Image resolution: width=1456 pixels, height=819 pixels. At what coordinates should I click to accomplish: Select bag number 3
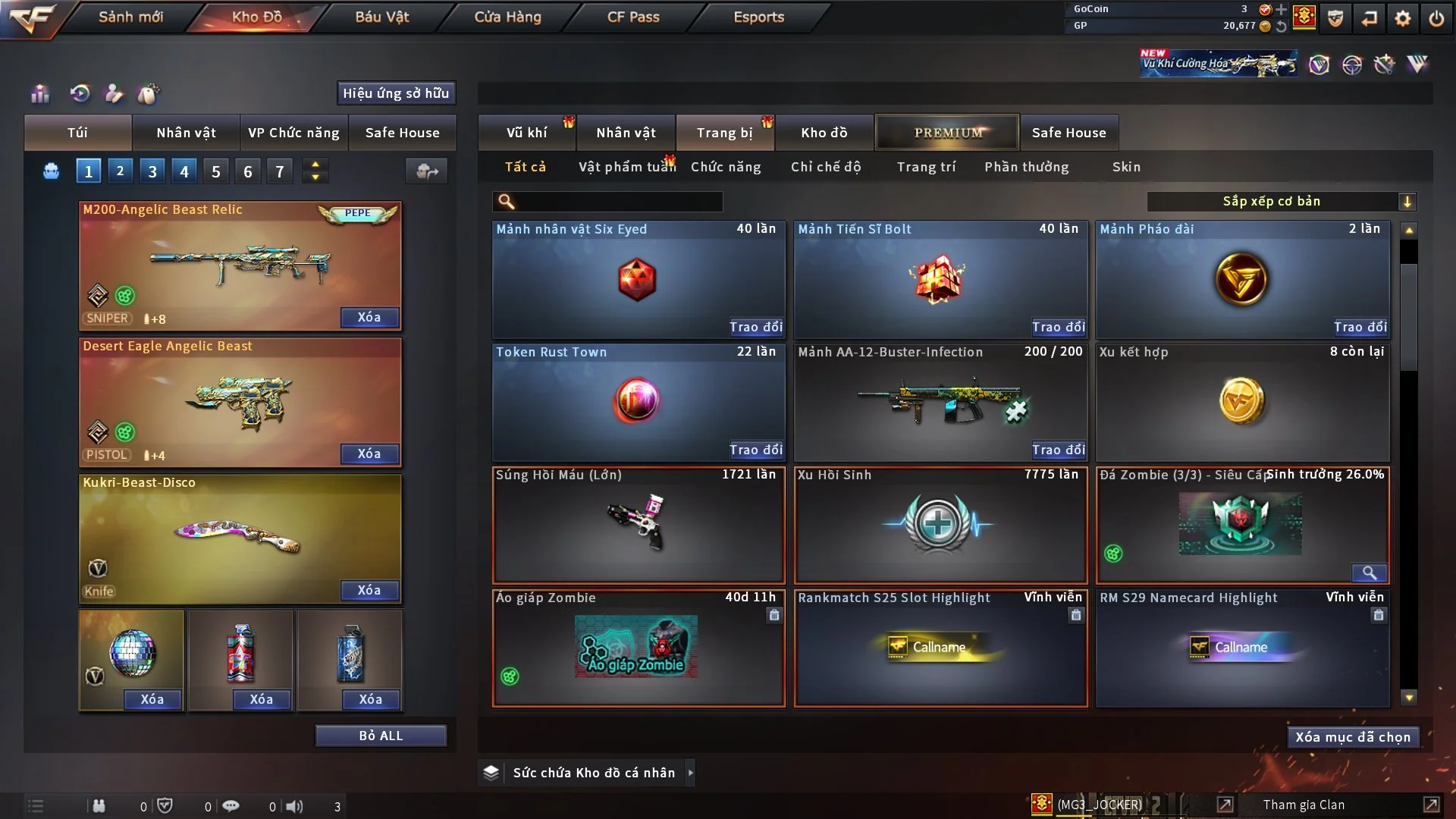[x=152, y=171]
